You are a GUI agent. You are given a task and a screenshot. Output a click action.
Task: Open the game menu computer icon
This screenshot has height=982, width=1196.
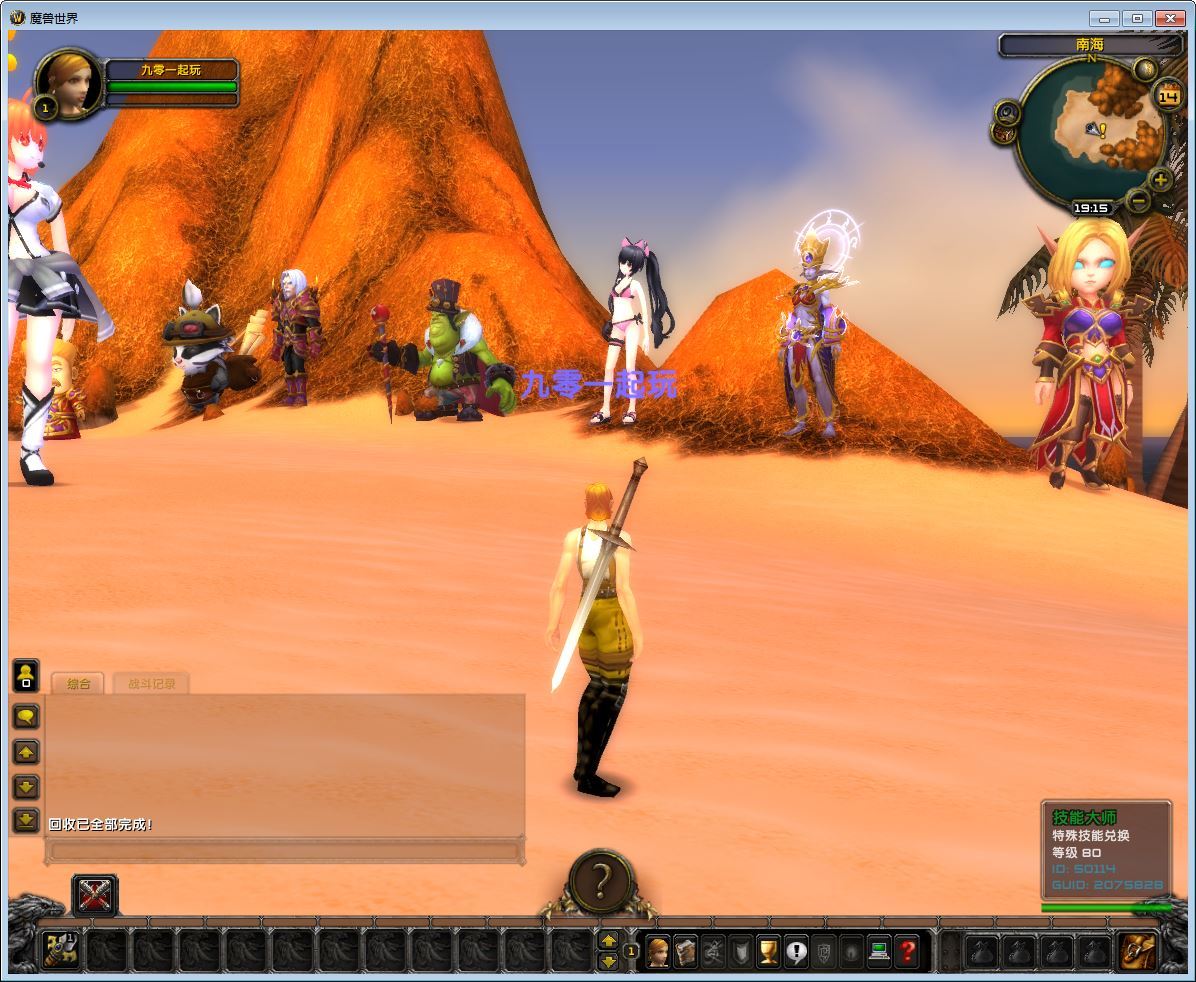click(879, 950)
